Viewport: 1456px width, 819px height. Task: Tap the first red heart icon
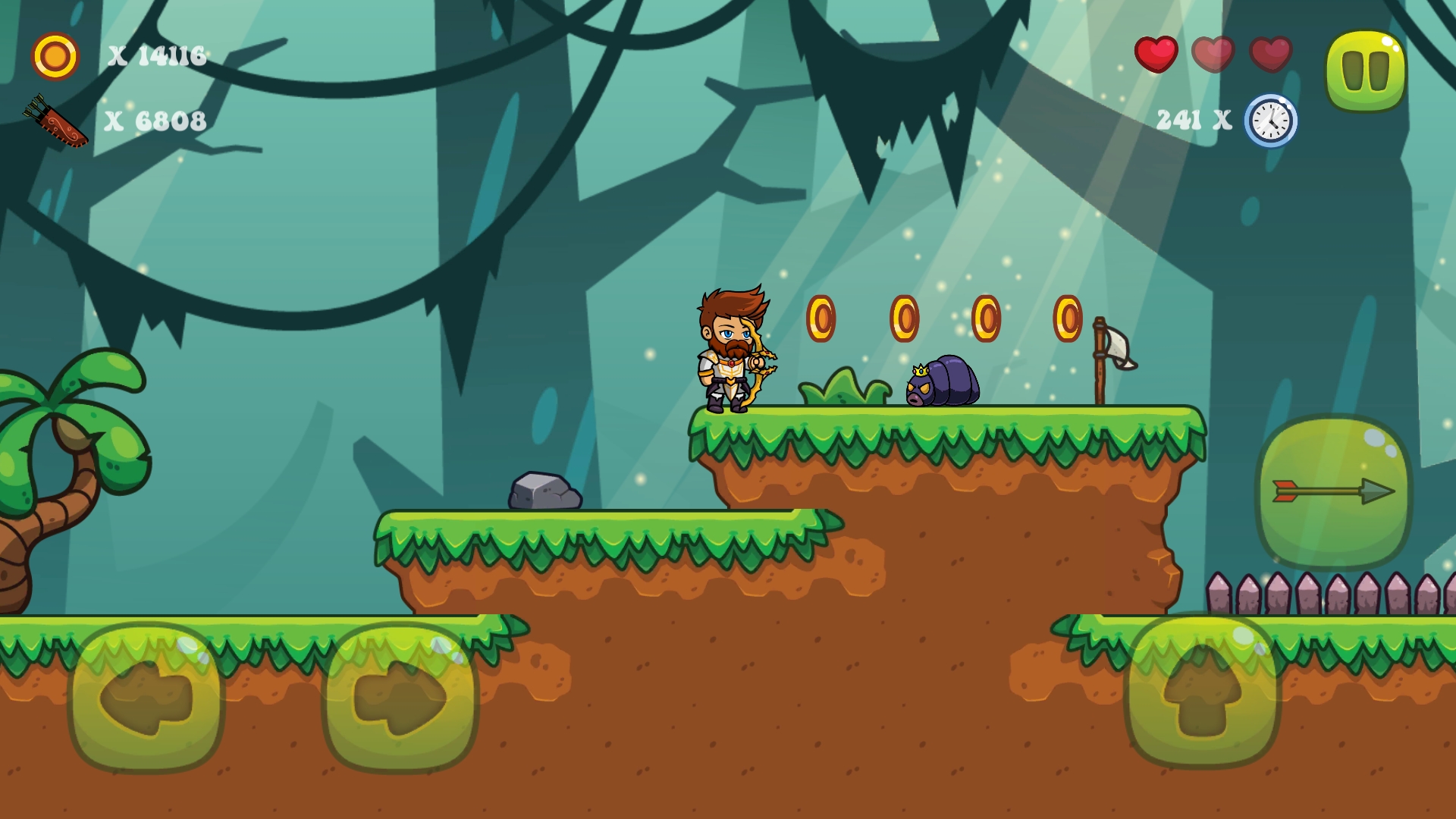(x=1155, y=55)
